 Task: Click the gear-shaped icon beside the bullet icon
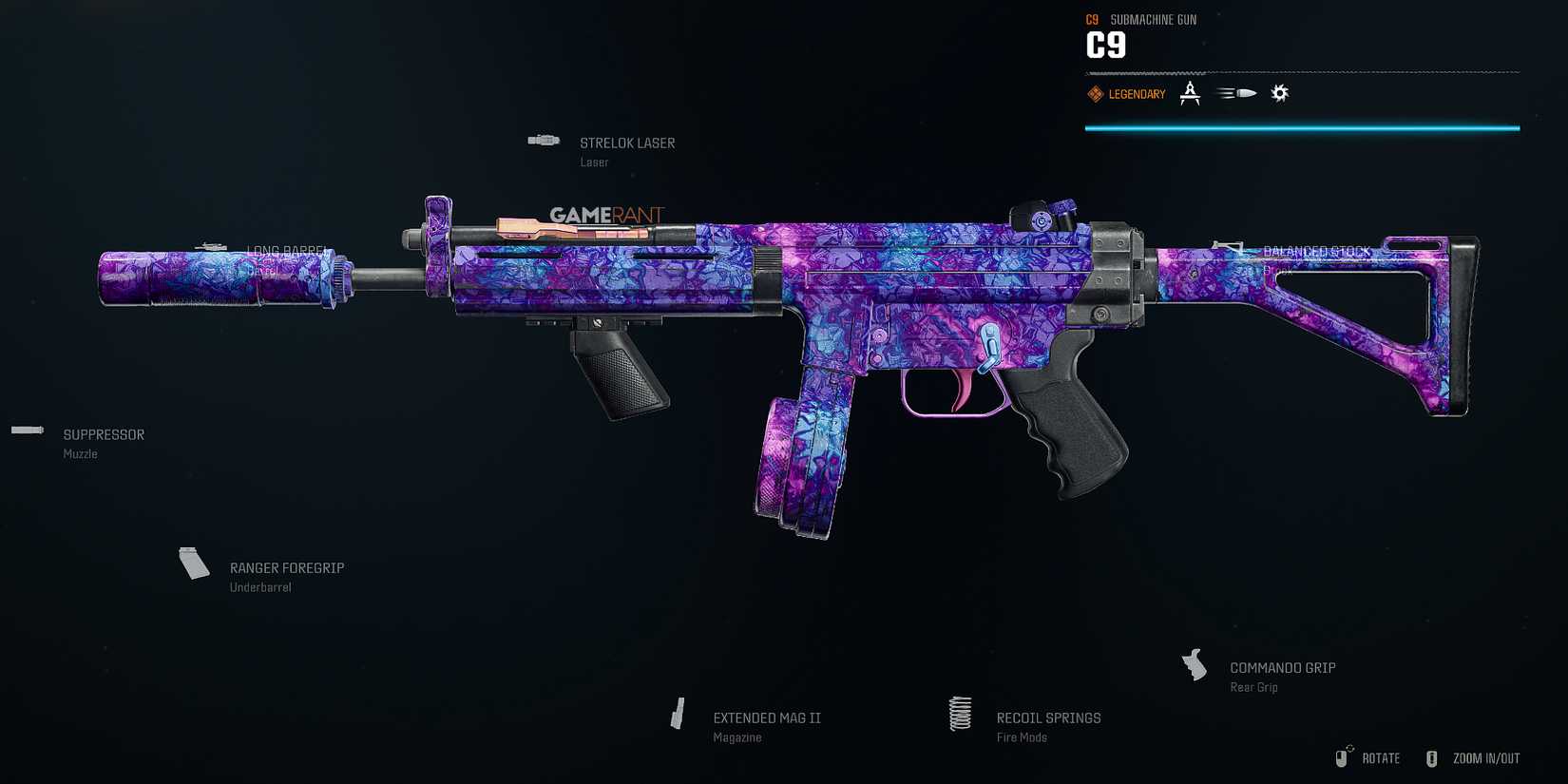[x=1280, y=92]
